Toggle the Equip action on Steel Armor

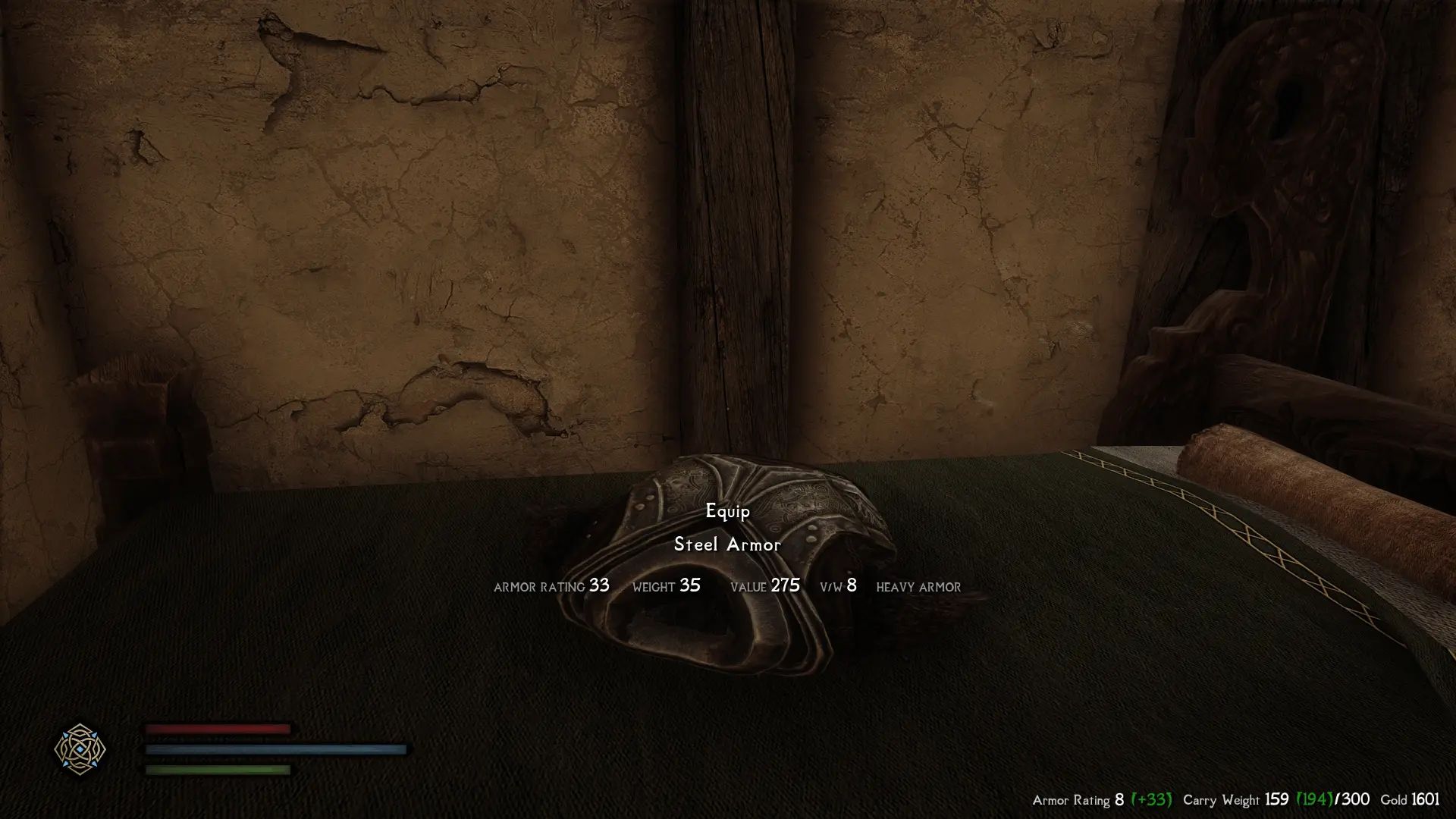point(726,513)
